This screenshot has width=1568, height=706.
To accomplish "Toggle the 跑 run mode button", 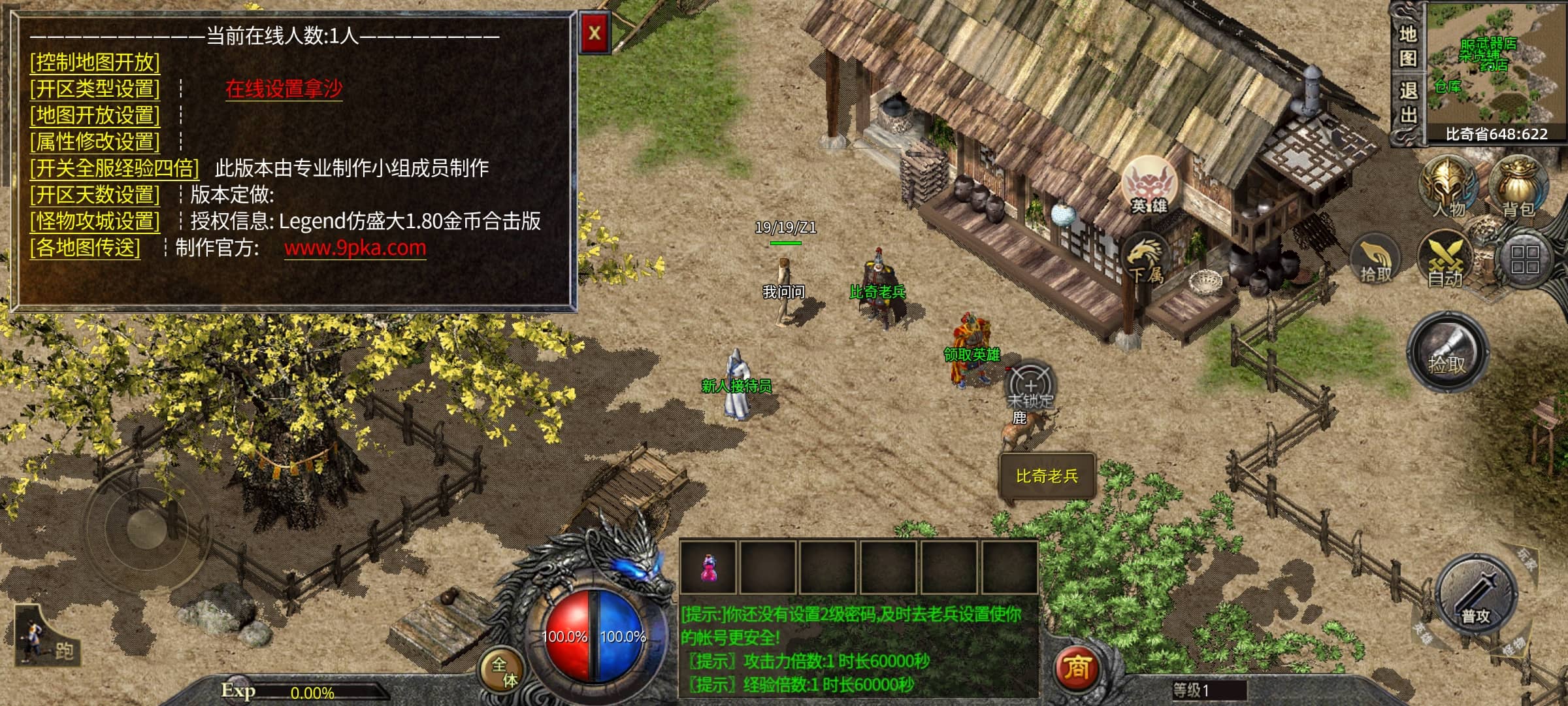I will pyautogui.click(x=47, y=637).
